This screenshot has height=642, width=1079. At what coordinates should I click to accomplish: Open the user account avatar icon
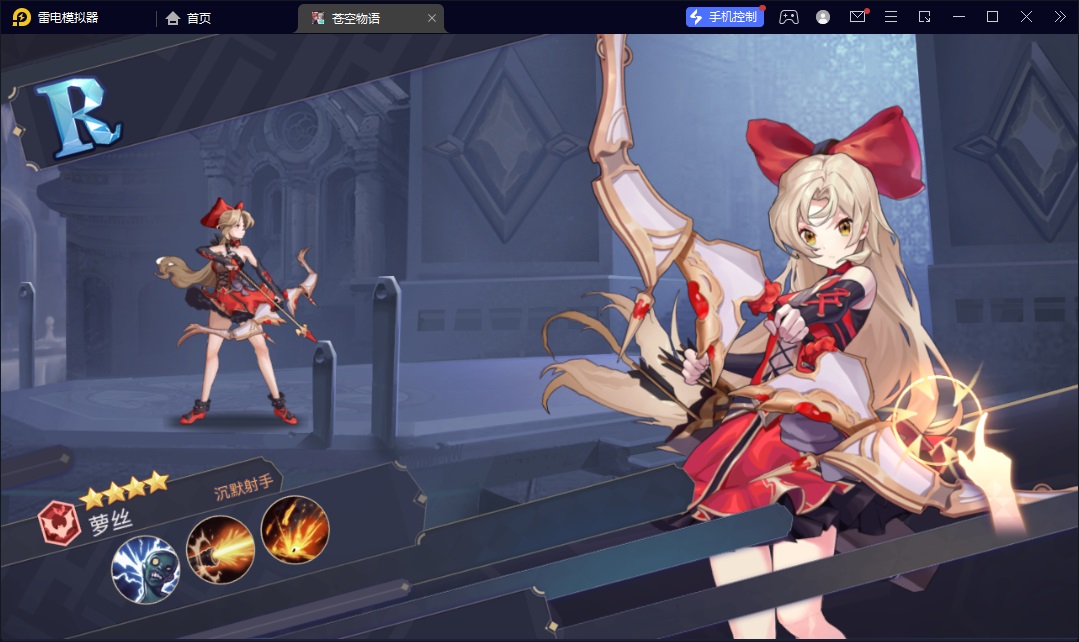(x=823, y=17)
